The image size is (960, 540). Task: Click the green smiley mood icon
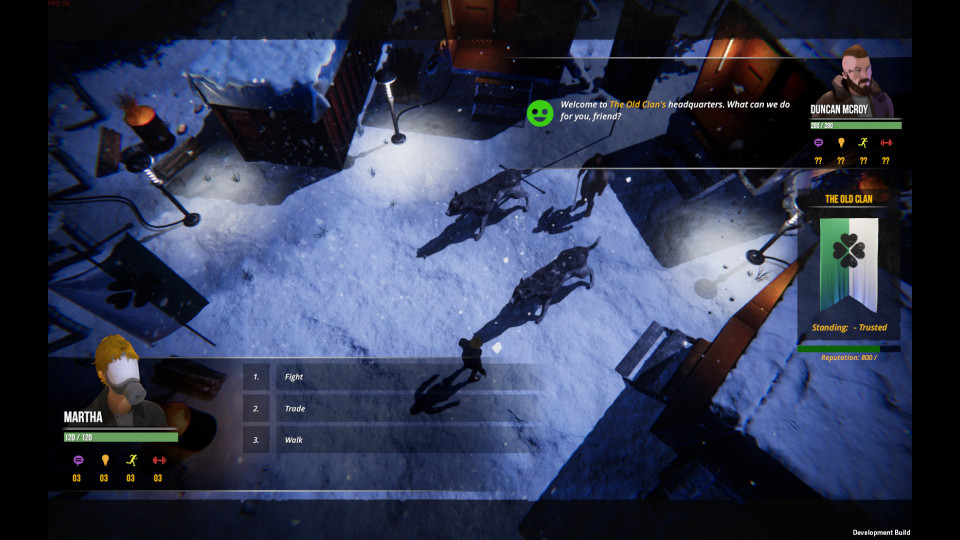540,113
